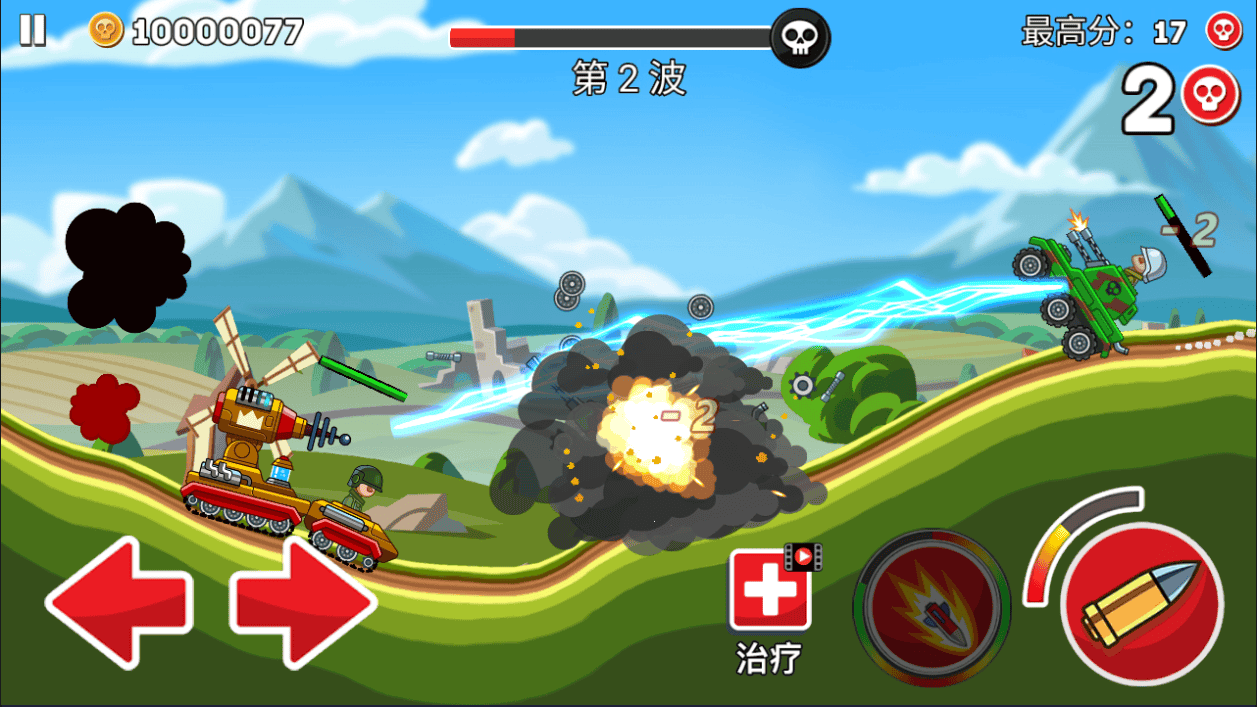Pause the game
This screenshot has height=707, width=1257.
(33, 30)
